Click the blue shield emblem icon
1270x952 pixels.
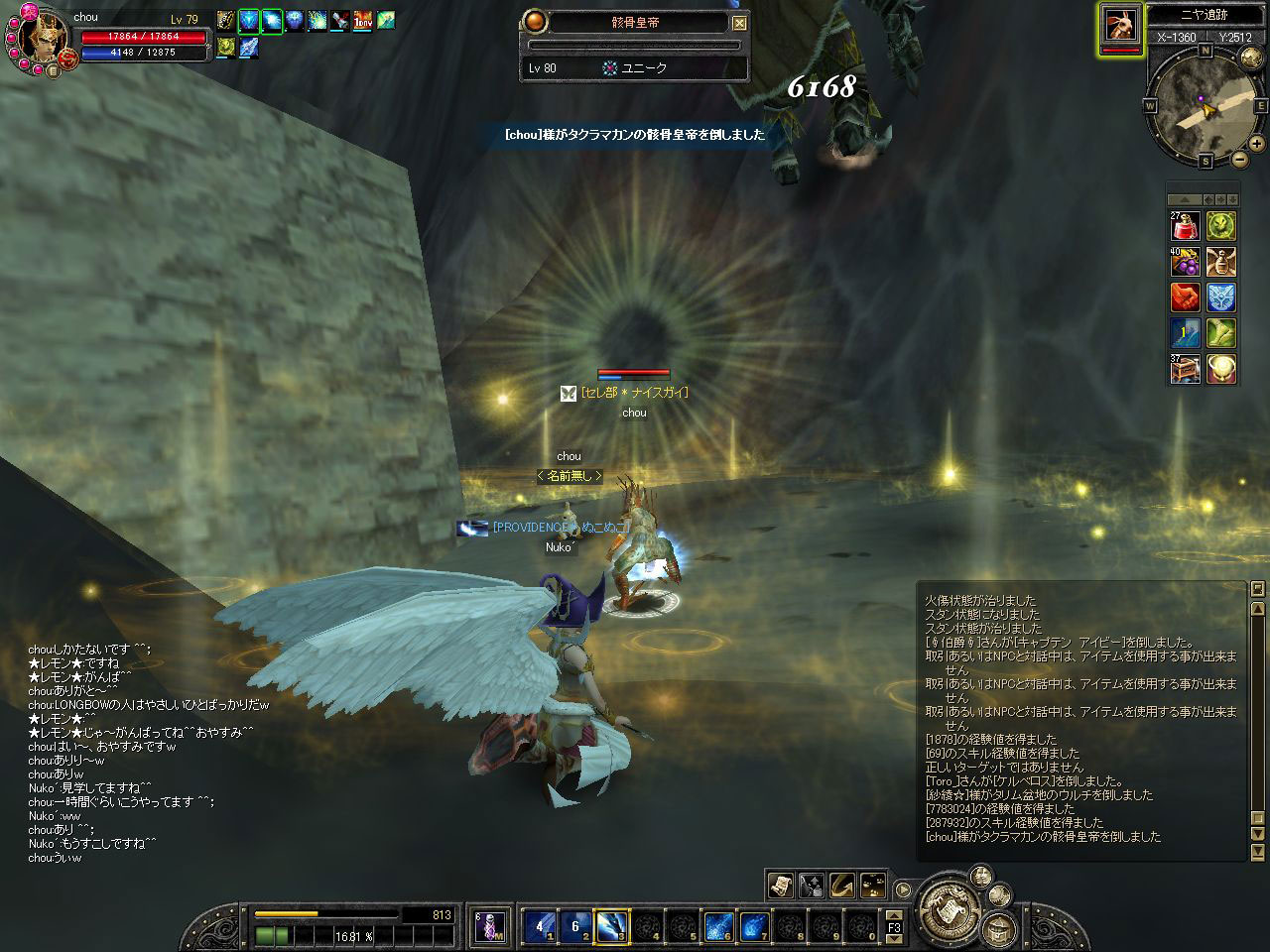[x=1221, y=297]
